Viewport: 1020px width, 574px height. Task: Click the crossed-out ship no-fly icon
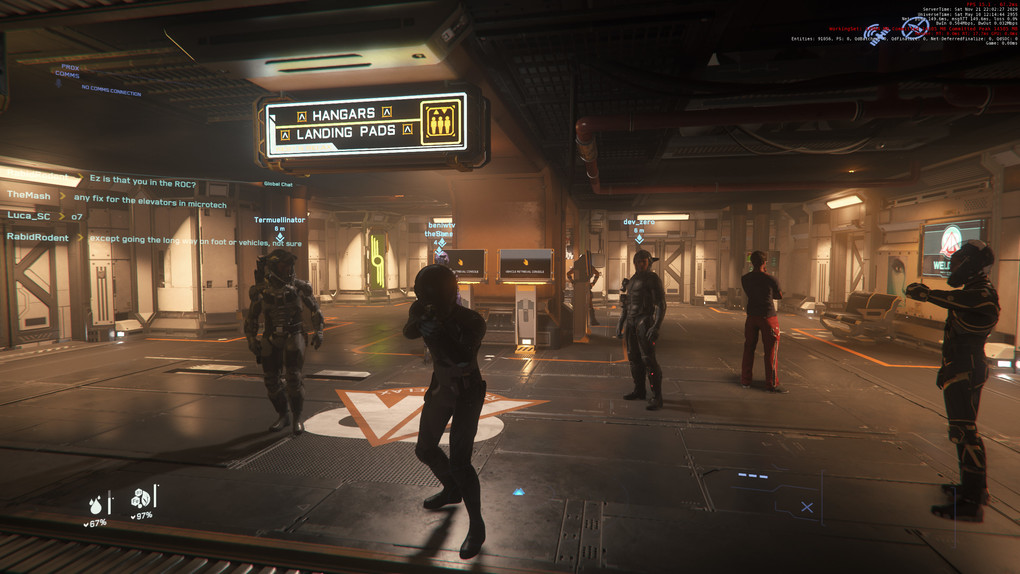pyautogui.click(x=914, y=30)
